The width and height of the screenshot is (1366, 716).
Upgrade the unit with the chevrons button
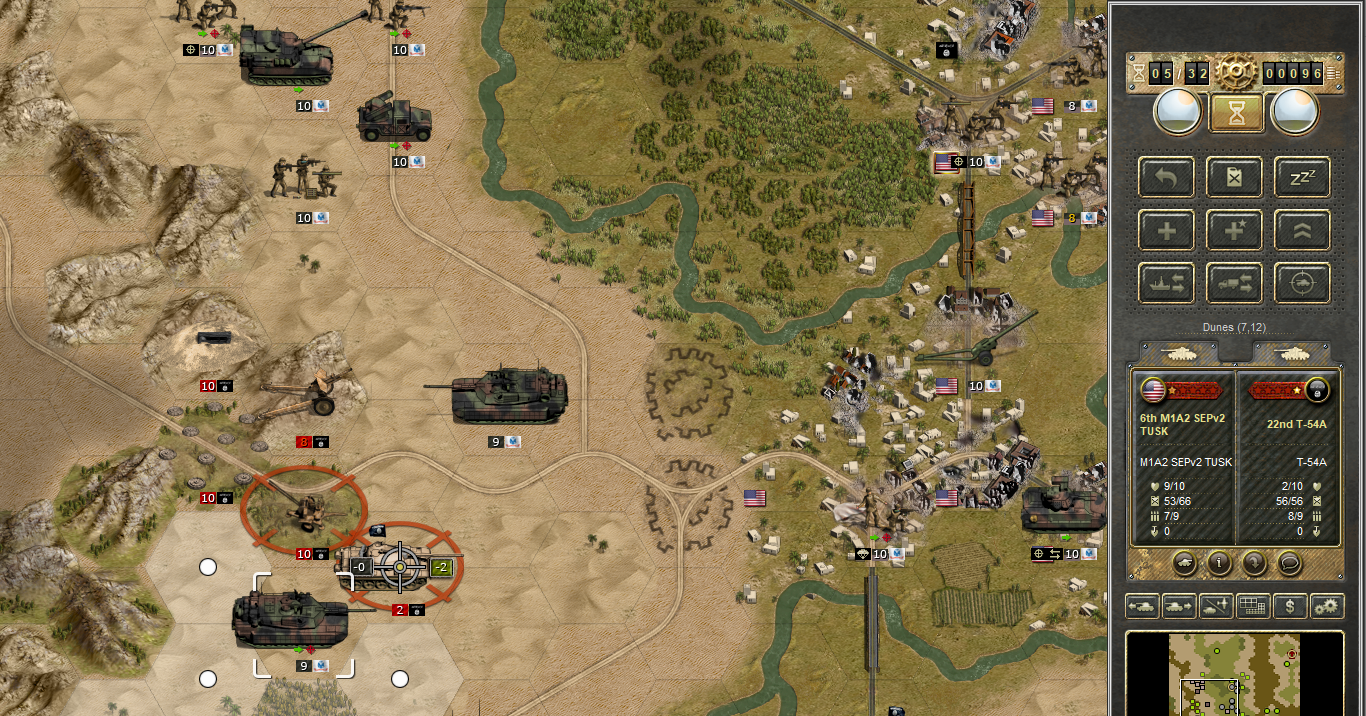(1302, 231)
